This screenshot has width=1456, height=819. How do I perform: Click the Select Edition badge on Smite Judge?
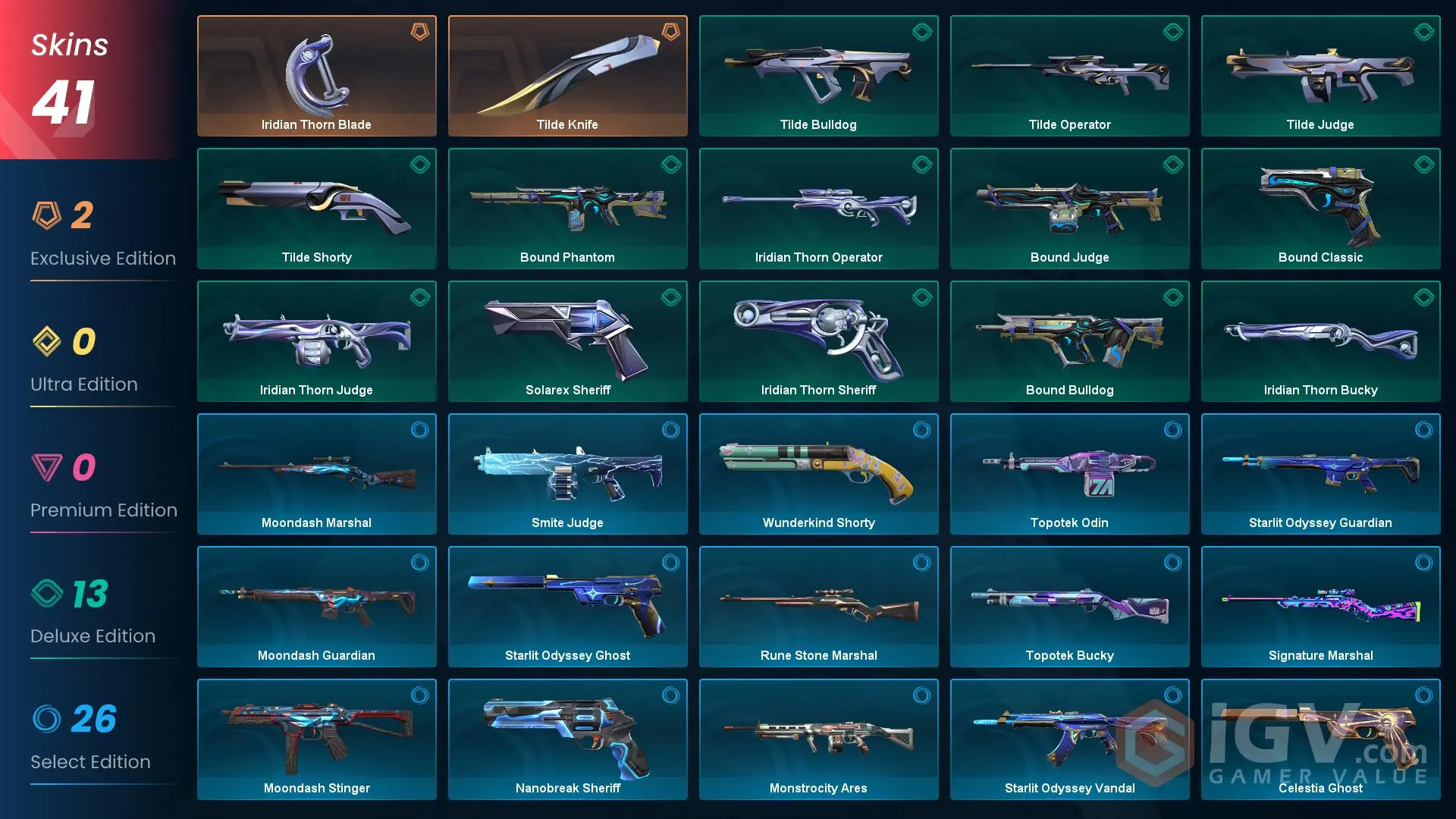[670, 430]
